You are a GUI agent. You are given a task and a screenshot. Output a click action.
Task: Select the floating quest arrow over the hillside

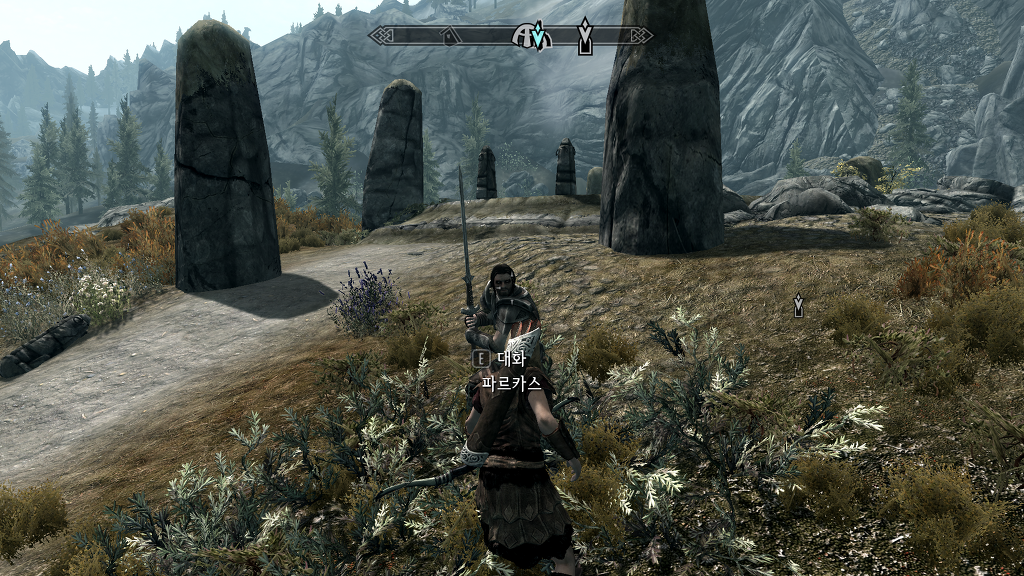click(x=798, y=304)
